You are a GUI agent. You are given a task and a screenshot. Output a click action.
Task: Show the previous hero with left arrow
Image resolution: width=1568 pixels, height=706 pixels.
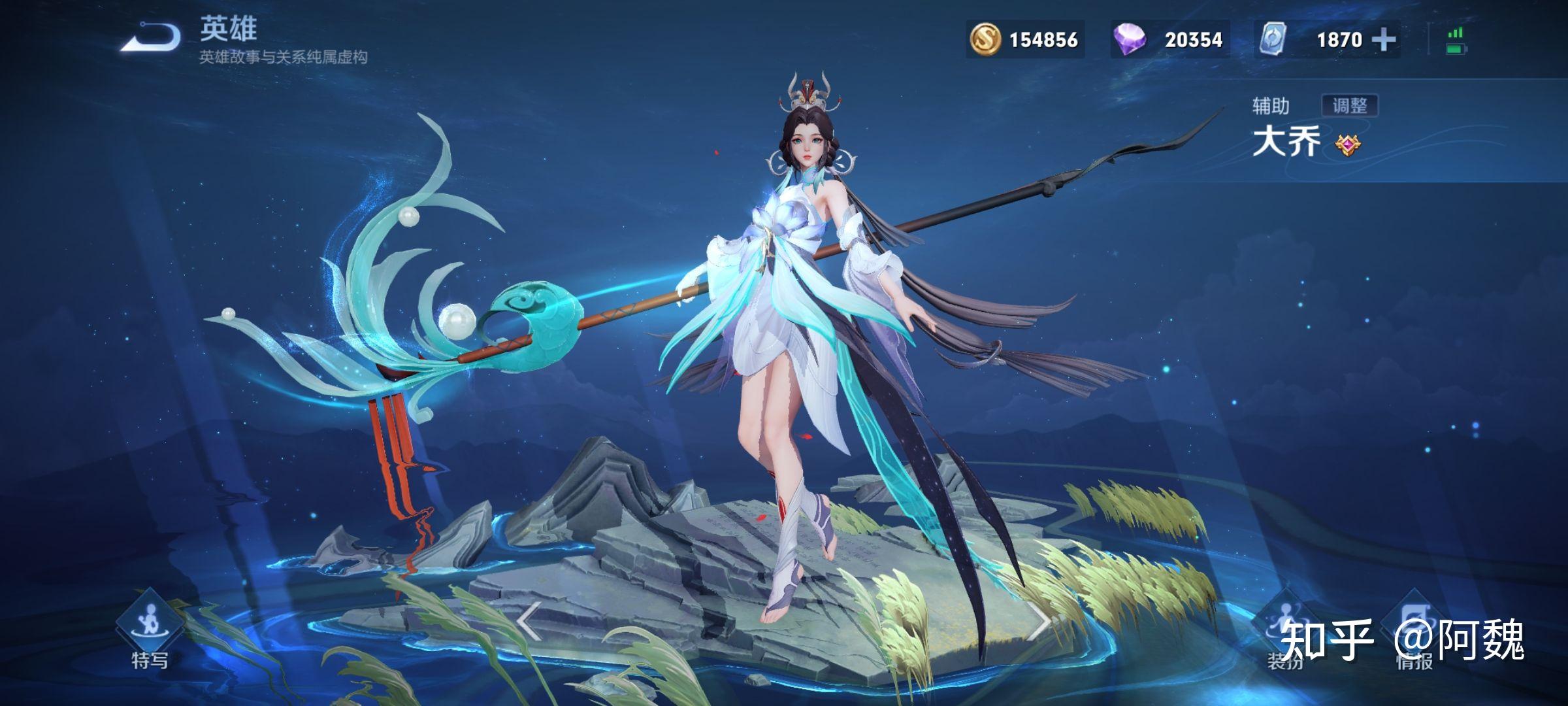click(529, 620)
